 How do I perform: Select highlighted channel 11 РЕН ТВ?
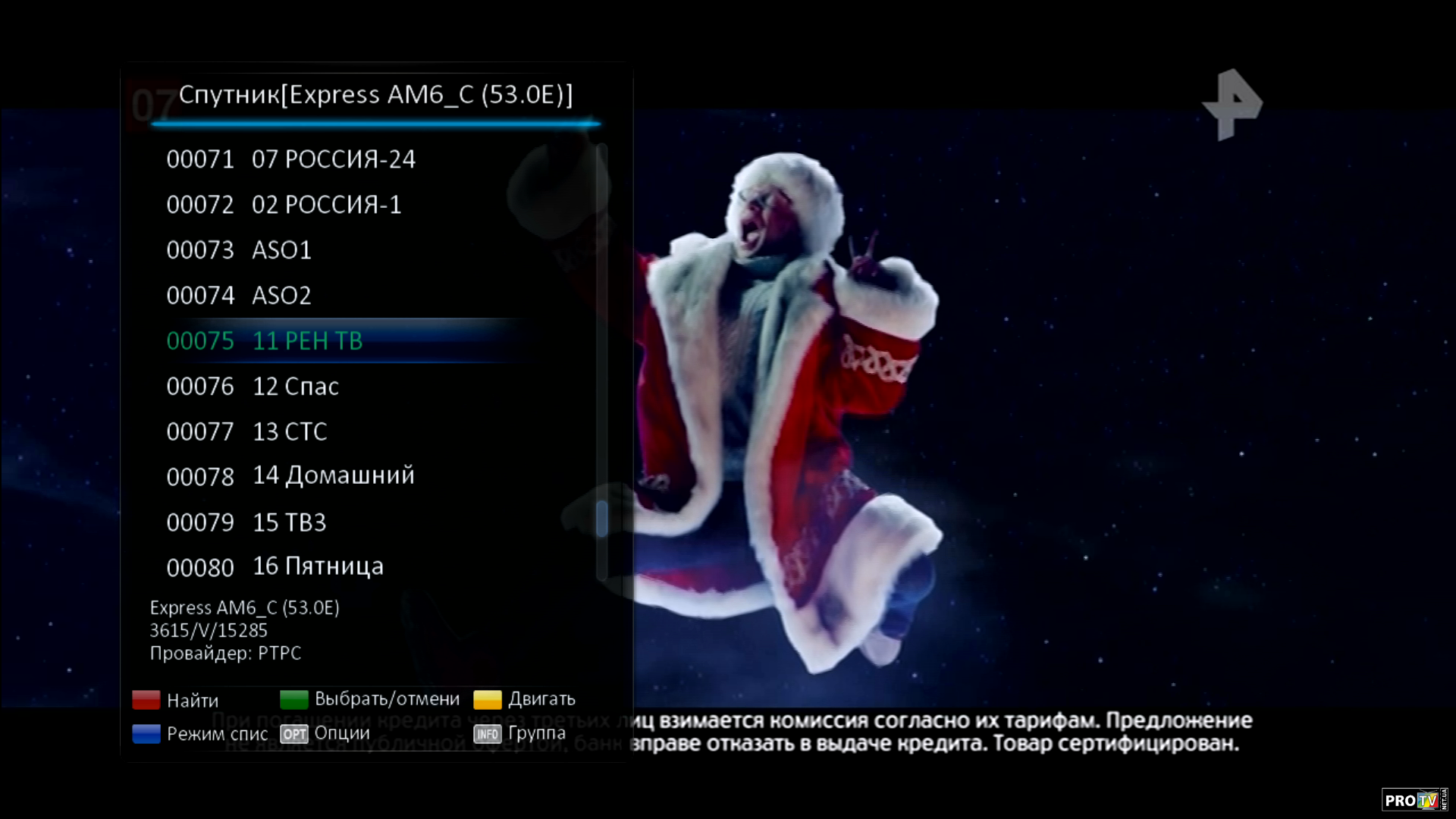[x=307, y=341]
